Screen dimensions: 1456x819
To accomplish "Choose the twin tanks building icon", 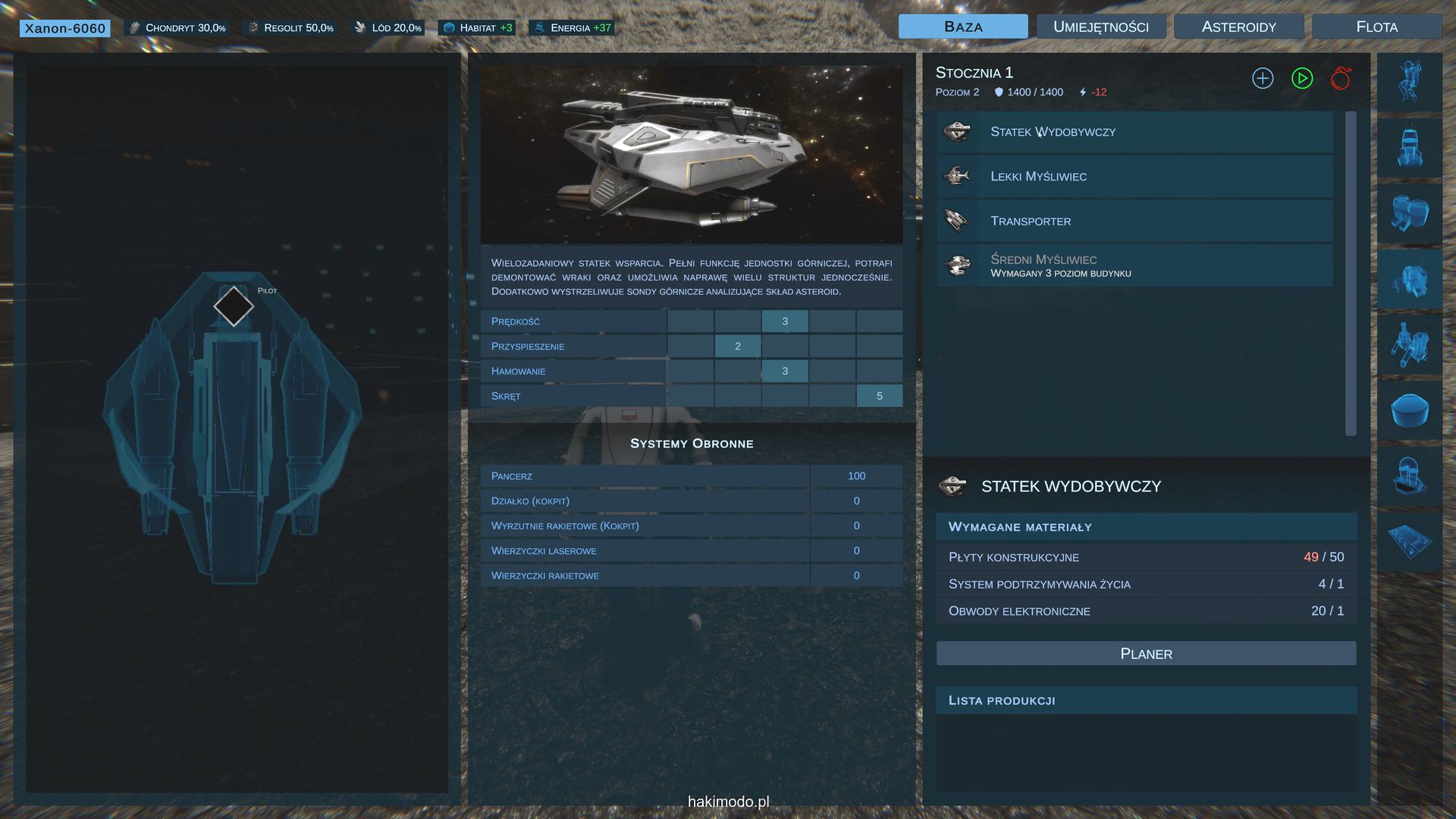I will pos(1410,212).
